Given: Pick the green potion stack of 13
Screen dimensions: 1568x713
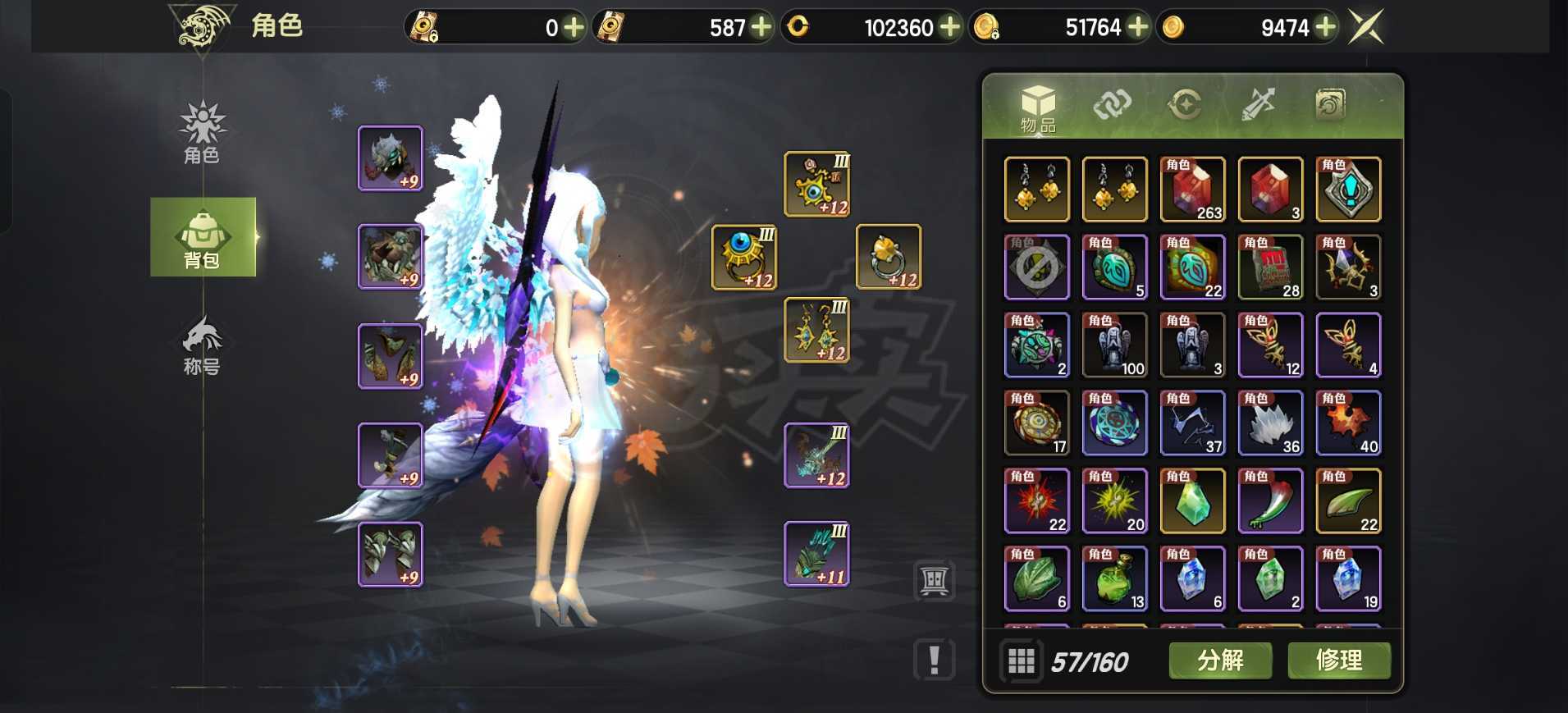Looking at the screenshot, I should [x=1114, y=578].
